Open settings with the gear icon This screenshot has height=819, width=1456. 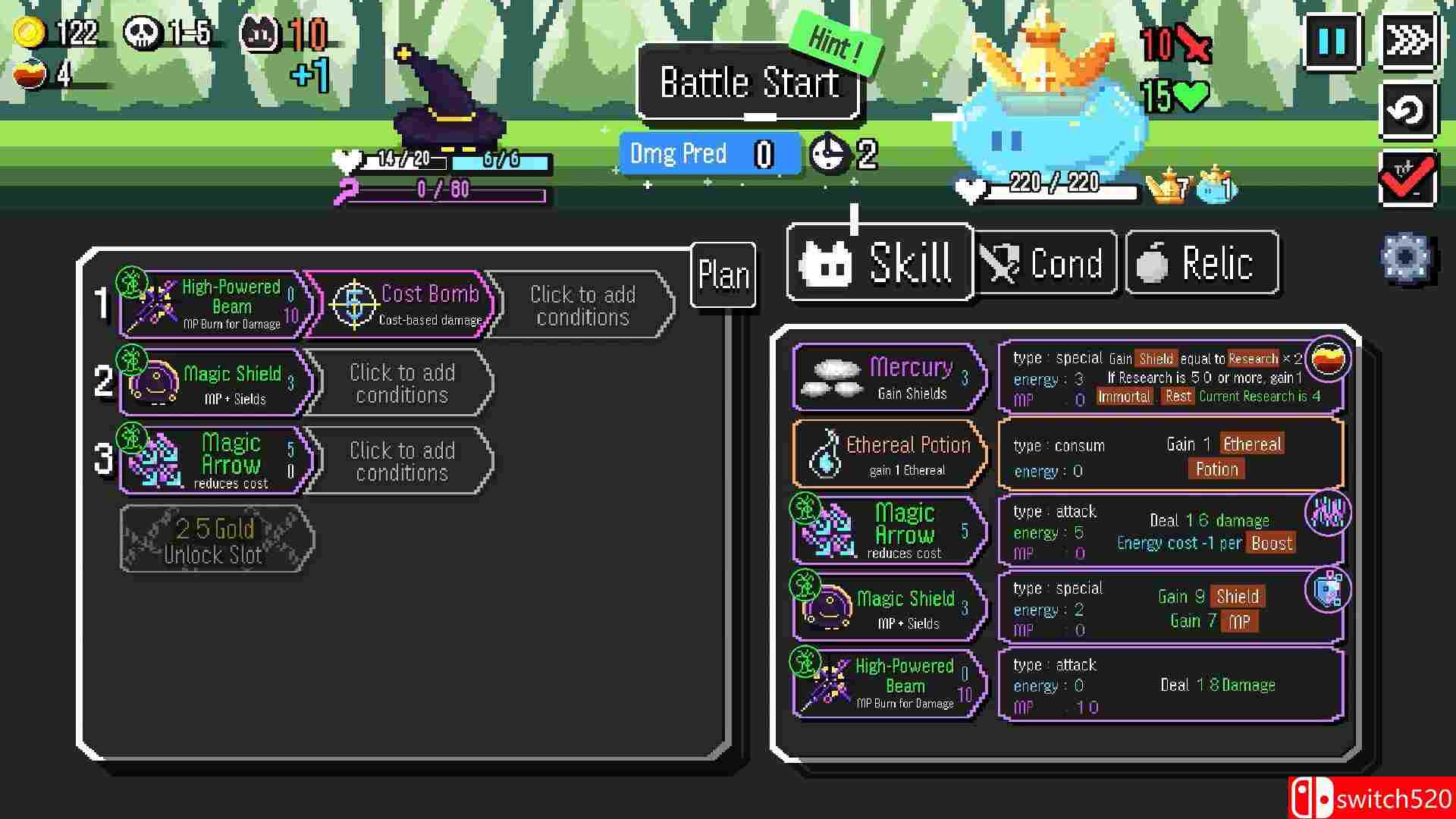1405,258
